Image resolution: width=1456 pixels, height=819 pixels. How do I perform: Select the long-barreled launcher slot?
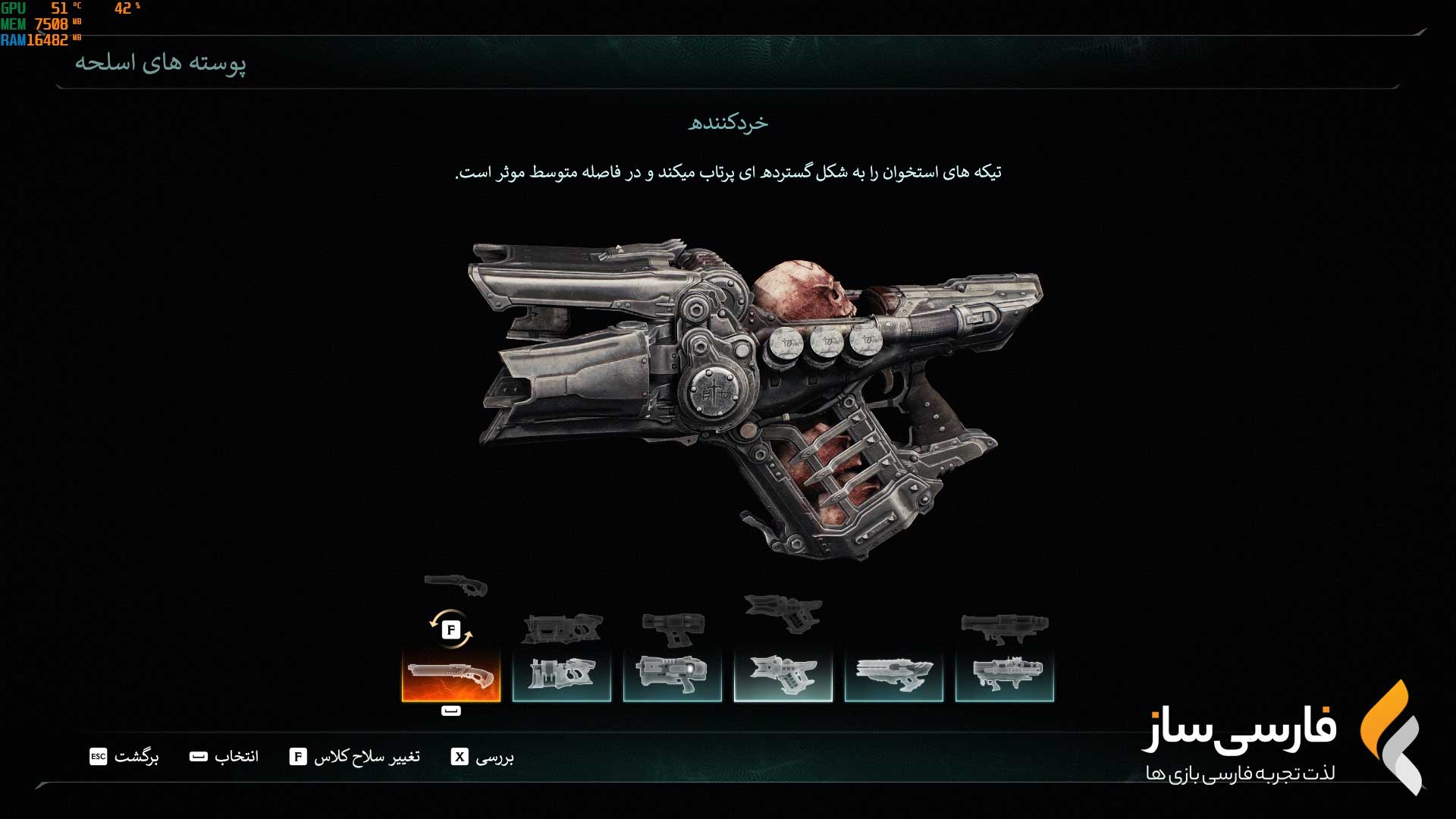pos(1005,674)
